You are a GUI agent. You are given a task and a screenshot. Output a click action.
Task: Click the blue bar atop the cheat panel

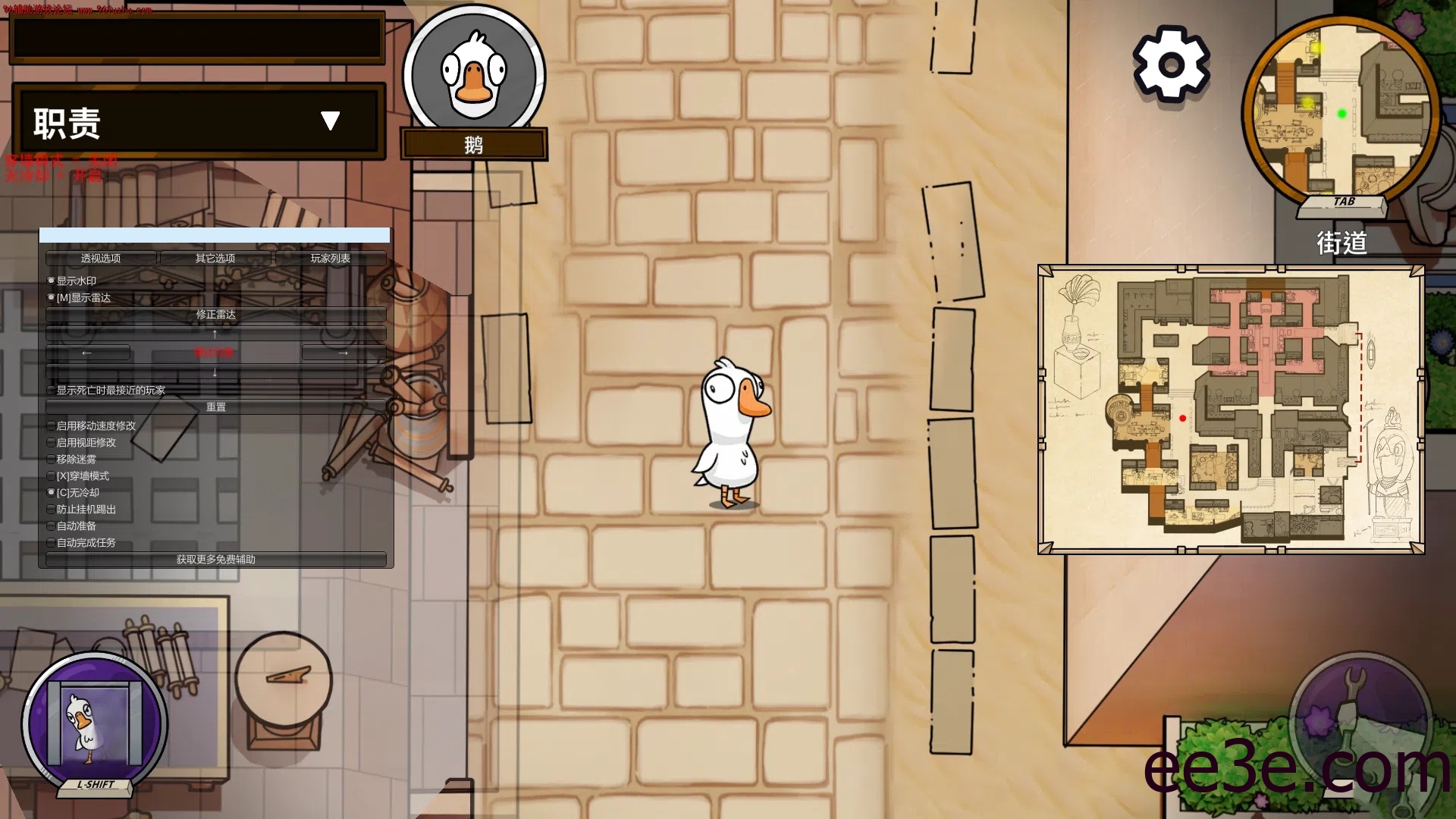pyautogui.click(x=215, y=236)
